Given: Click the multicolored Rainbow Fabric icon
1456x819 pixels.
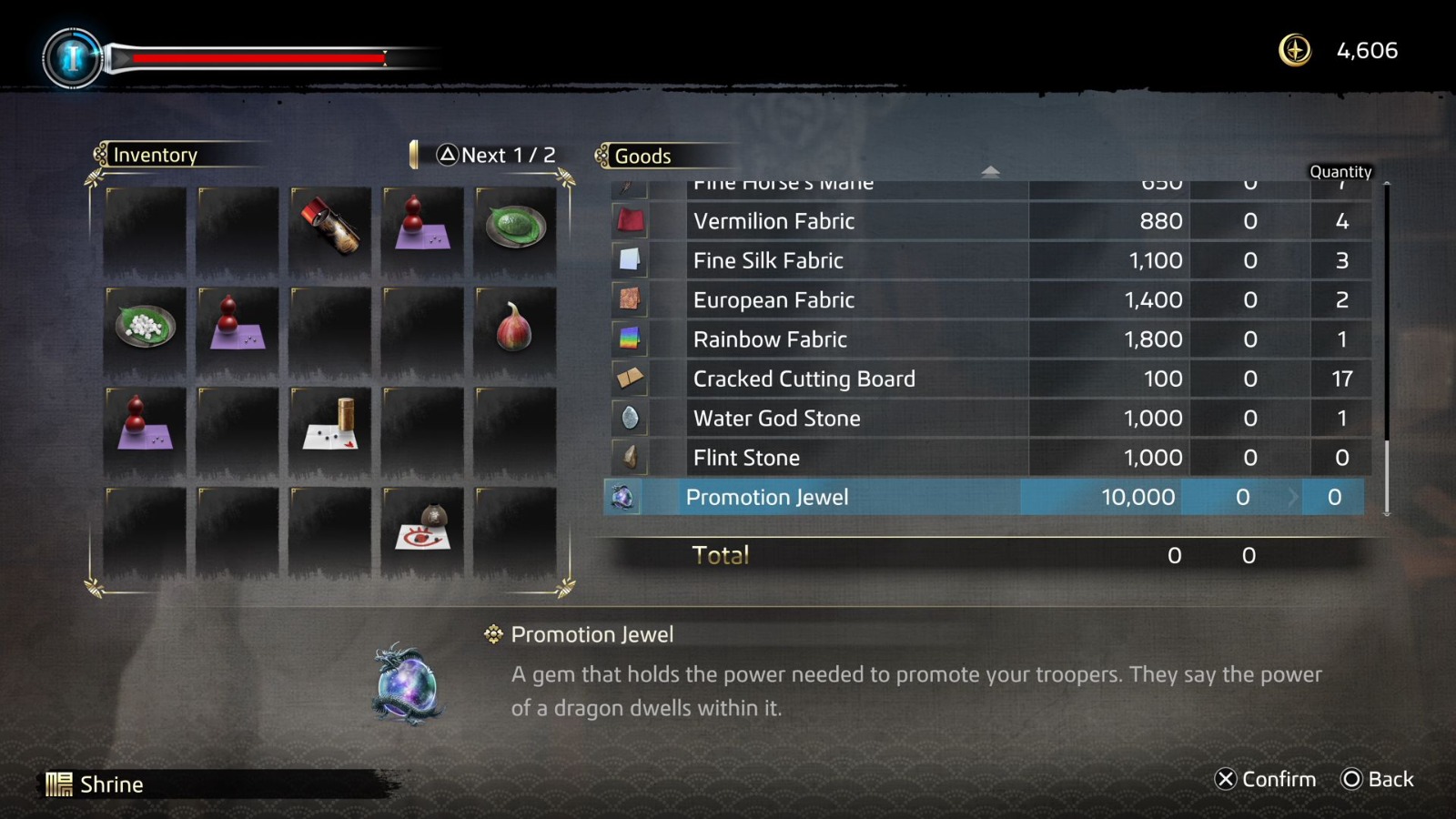Looking at the screenshot, I should pyautogui.click(x=629, y=339).
